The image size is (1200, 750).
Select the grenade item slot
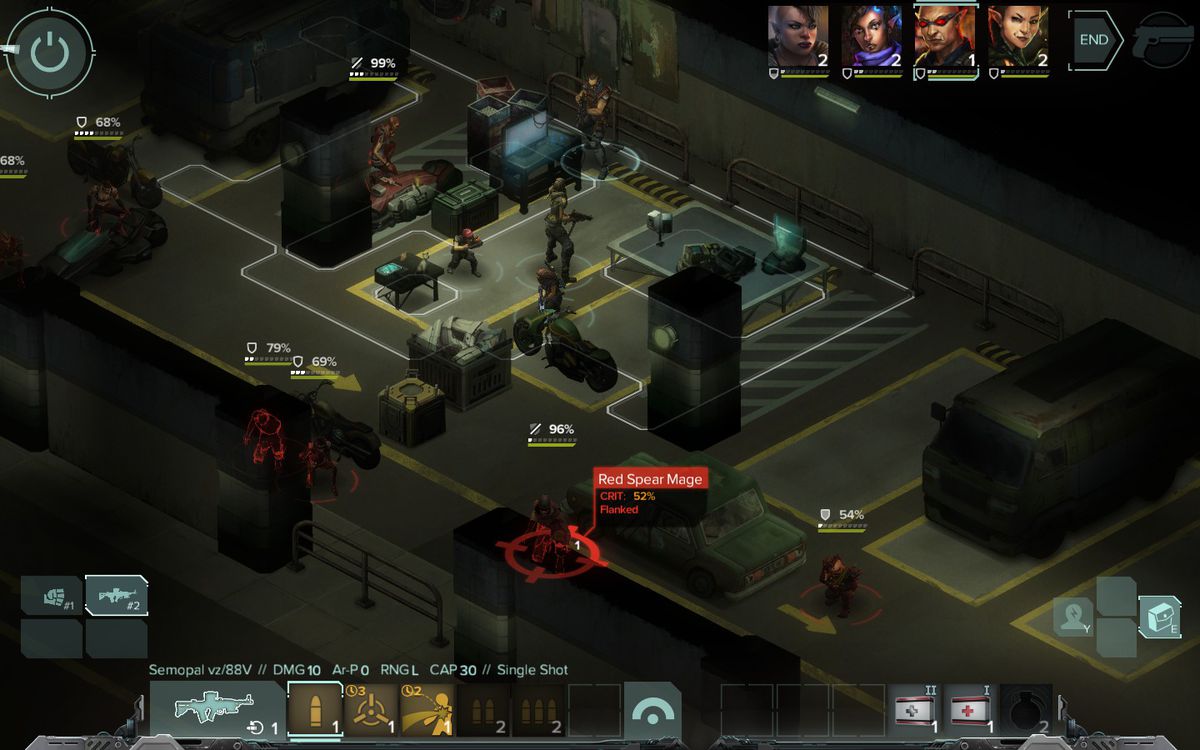[1026, 710]
